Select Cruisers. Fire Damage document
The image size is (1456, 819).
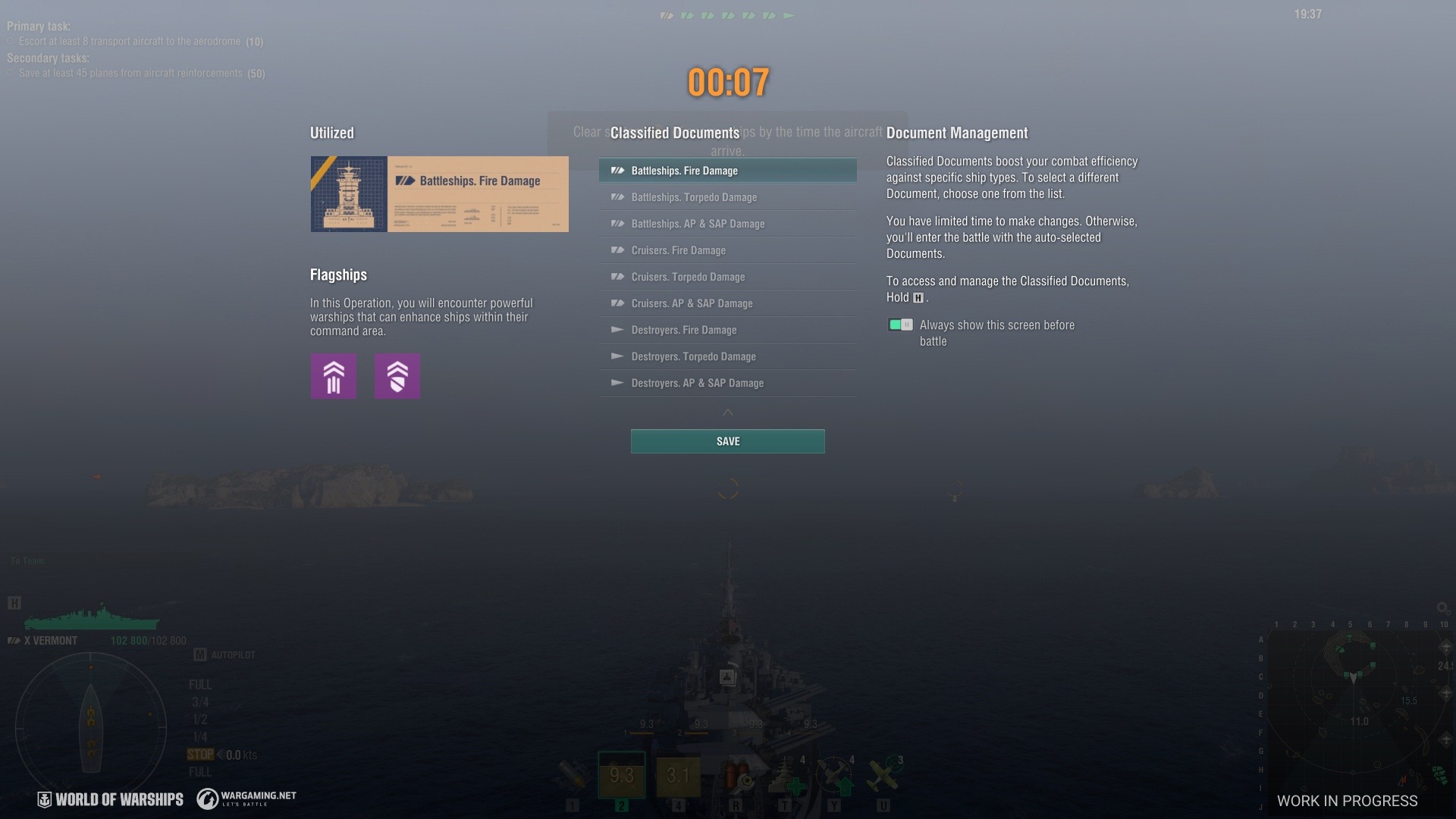727,250
